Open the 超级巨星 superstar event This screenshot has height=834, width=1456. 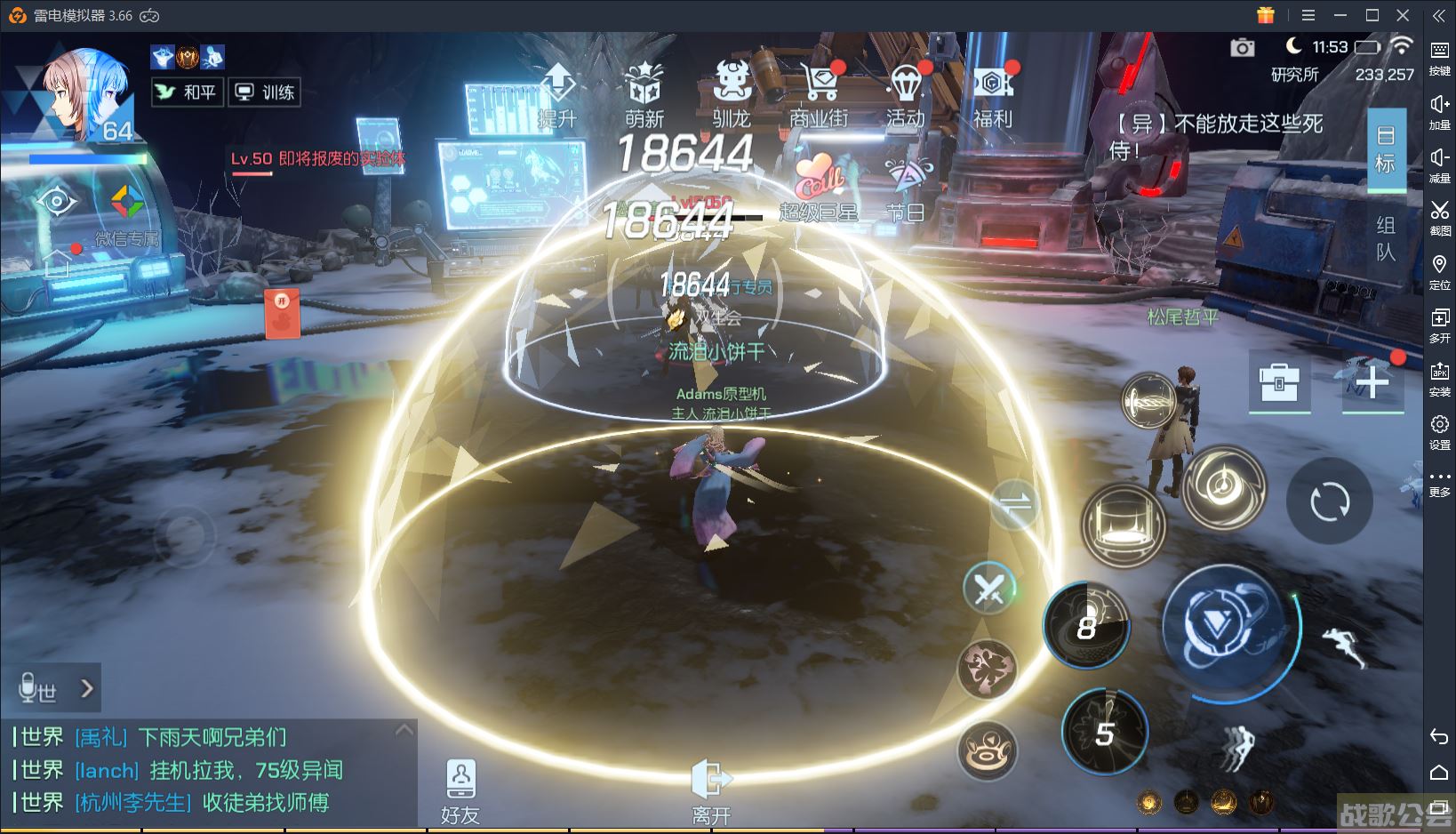[819, 186]
